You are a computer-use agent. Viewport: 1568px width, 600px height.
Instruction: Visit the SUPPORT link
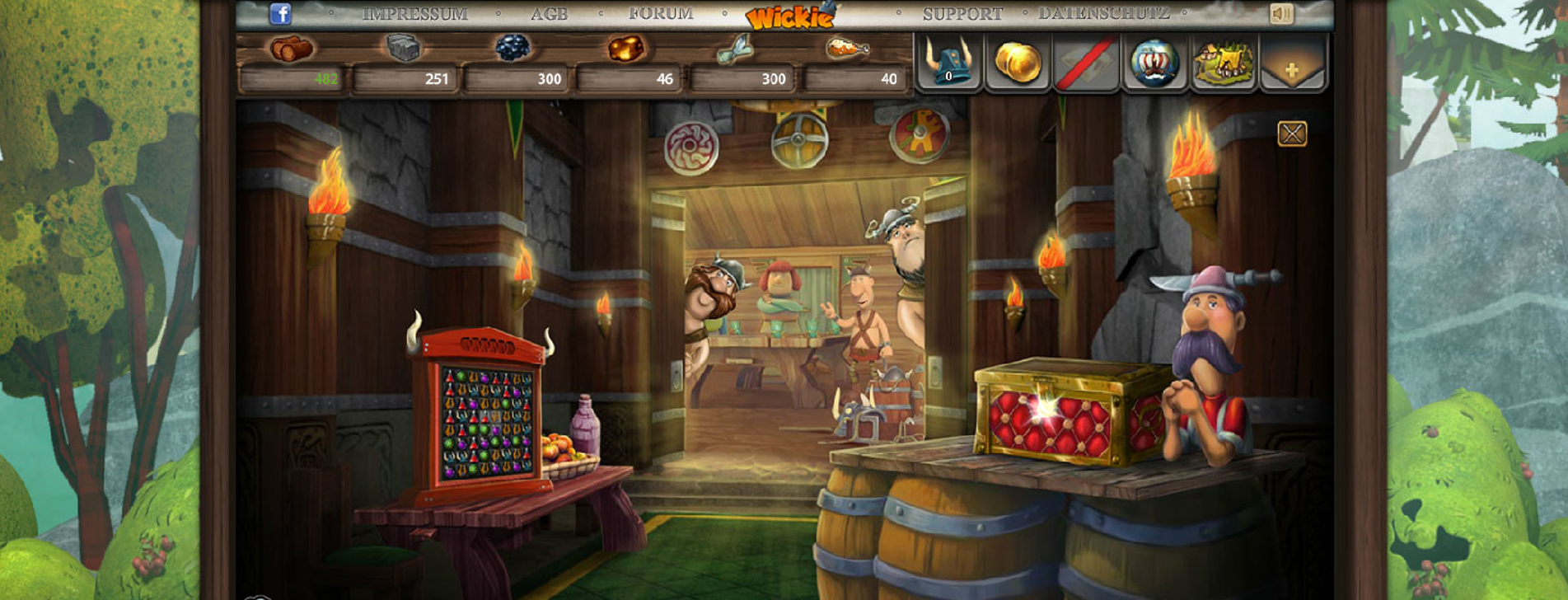pos(962,13)
